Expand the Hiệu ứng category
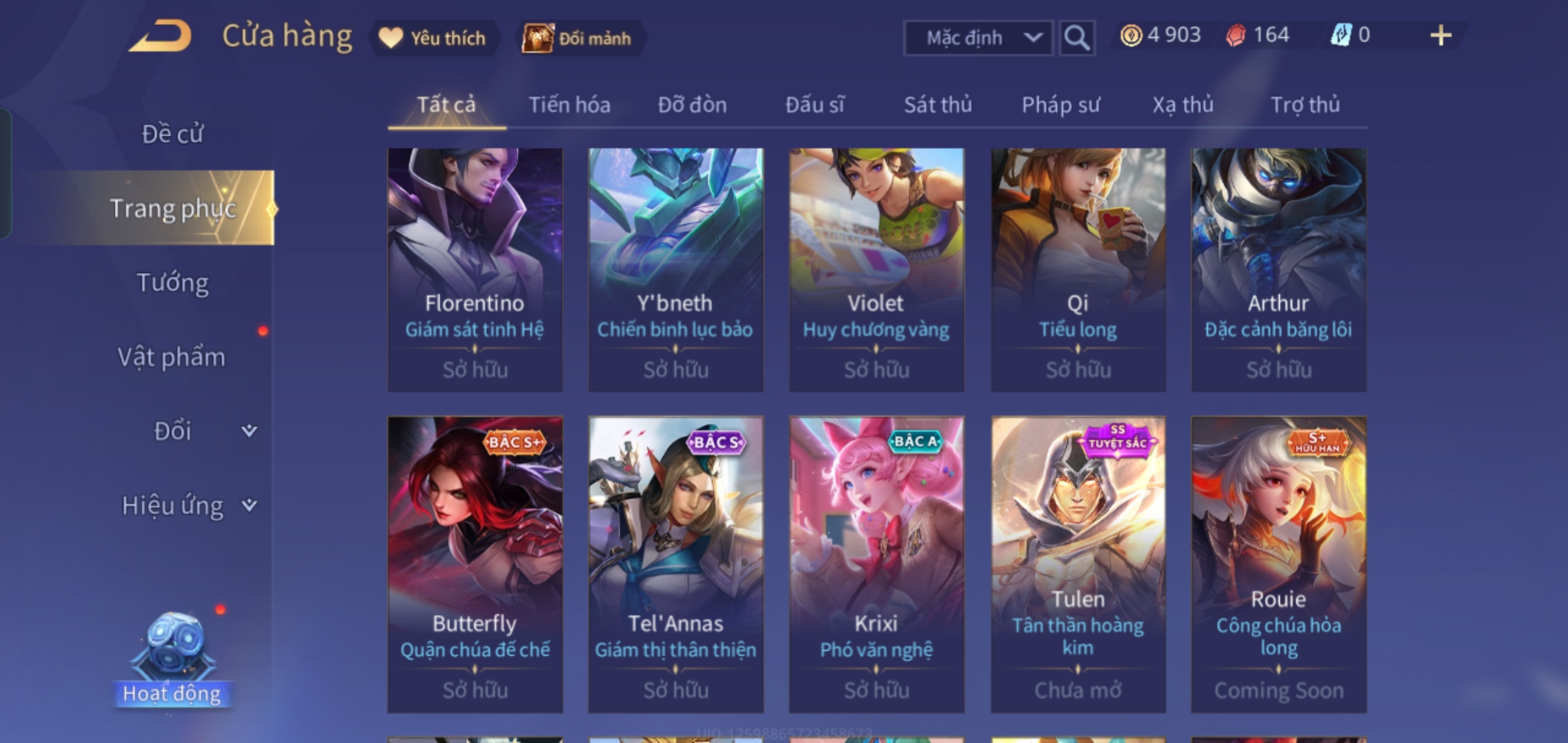 click(x=186, y=506)
